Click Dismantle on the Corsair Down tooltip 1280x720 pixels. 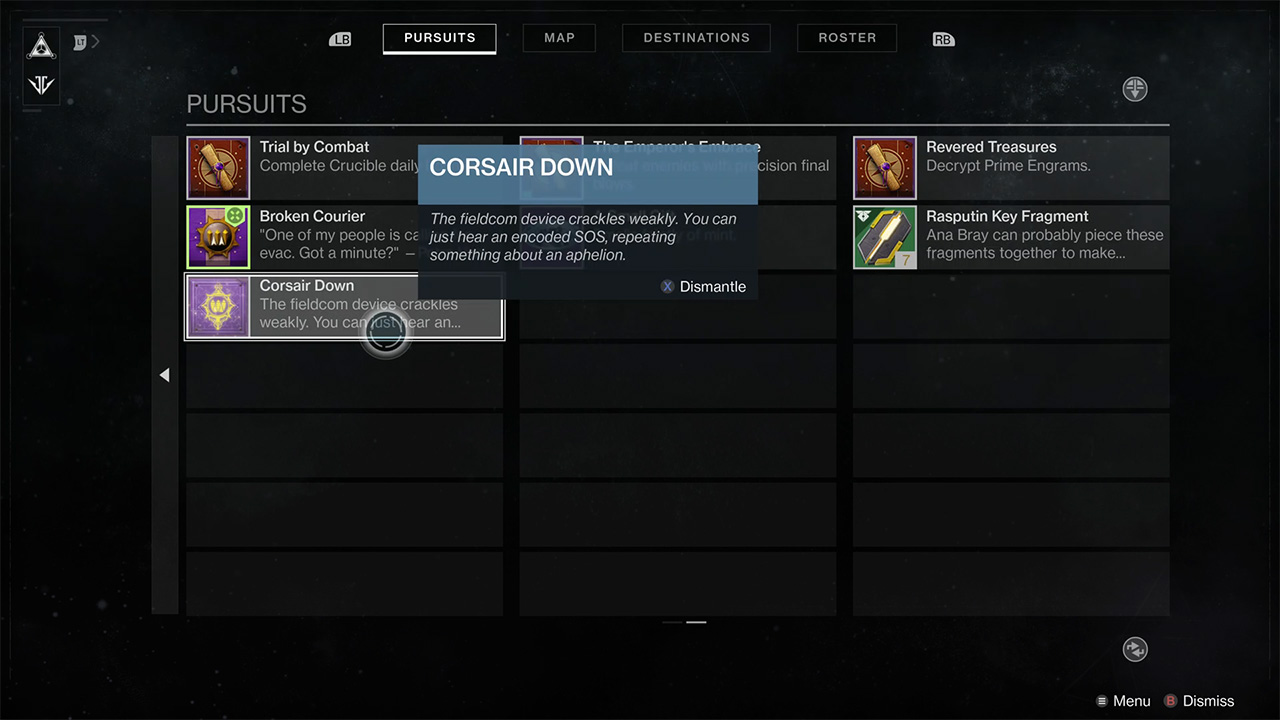[x=704, y=287]
